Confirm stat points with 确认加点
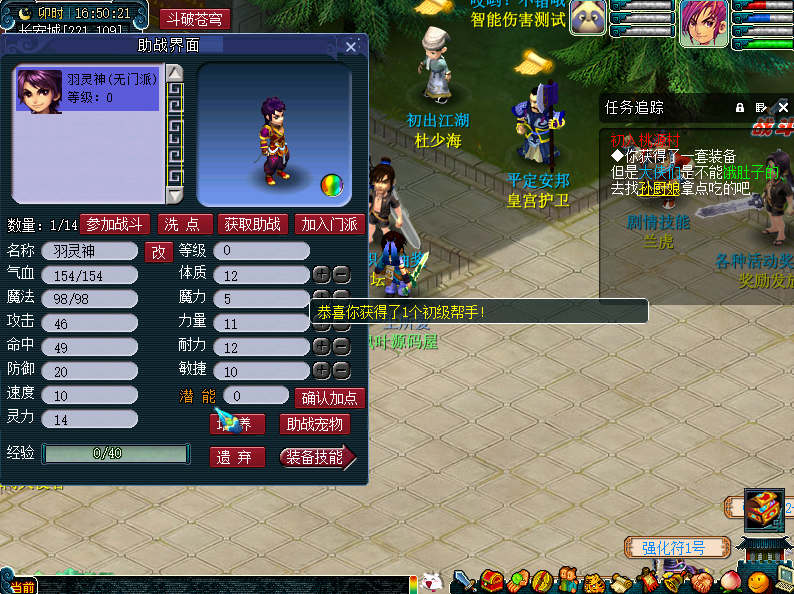 point(329,398)
